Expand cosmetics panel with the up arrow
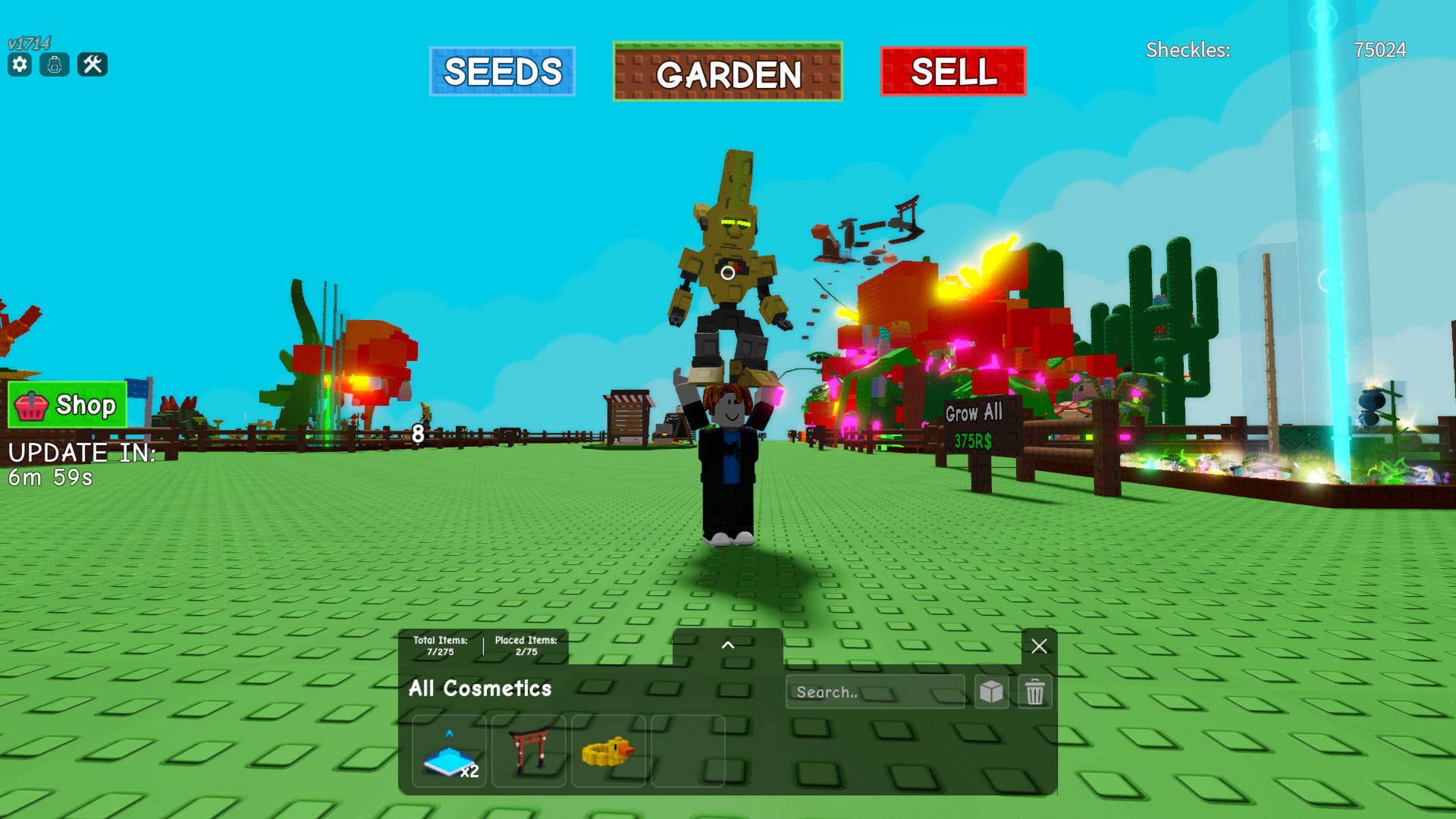 click(x=727, y=645)
